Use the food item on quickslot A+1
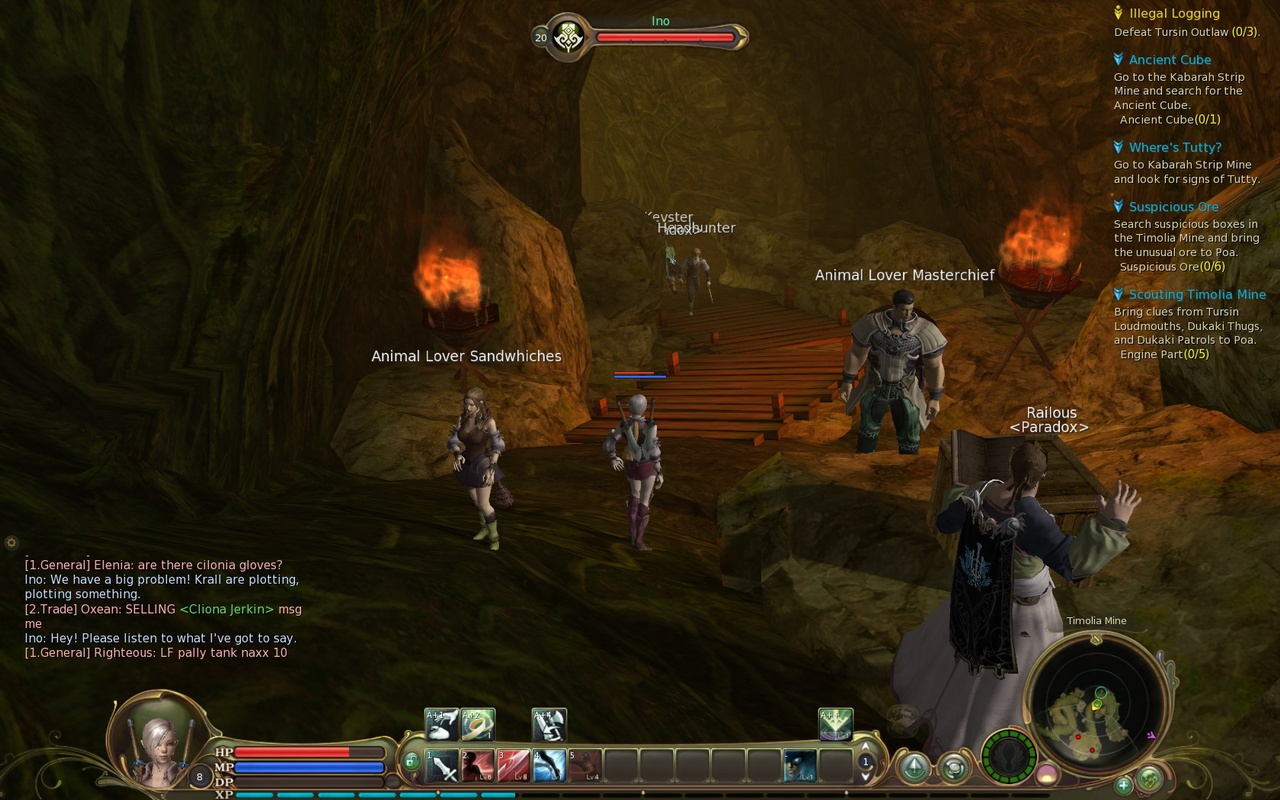Screen dimensions: 1280x800 click(x=441, y=724)
